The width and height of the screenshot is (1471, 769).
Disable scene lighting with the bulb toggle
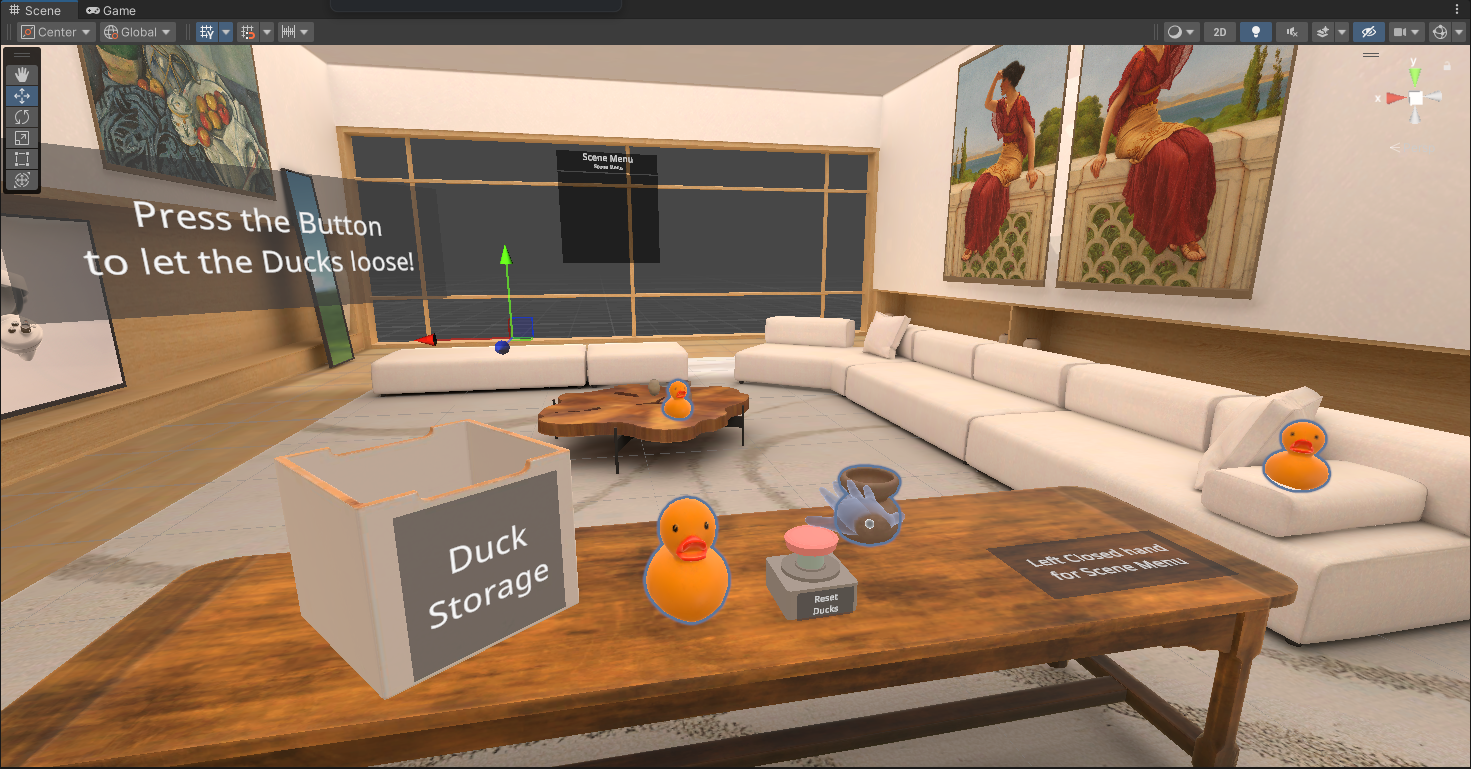(x=1255, y=31)
